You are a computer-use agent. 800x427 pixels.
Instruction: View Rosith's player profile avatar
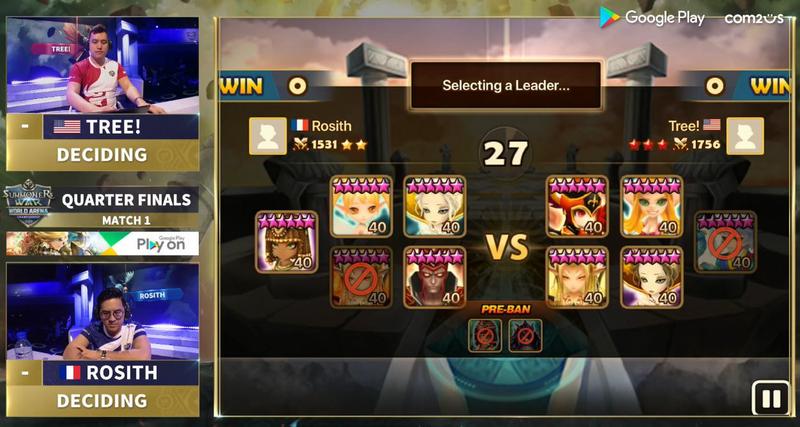pos(267,136)
